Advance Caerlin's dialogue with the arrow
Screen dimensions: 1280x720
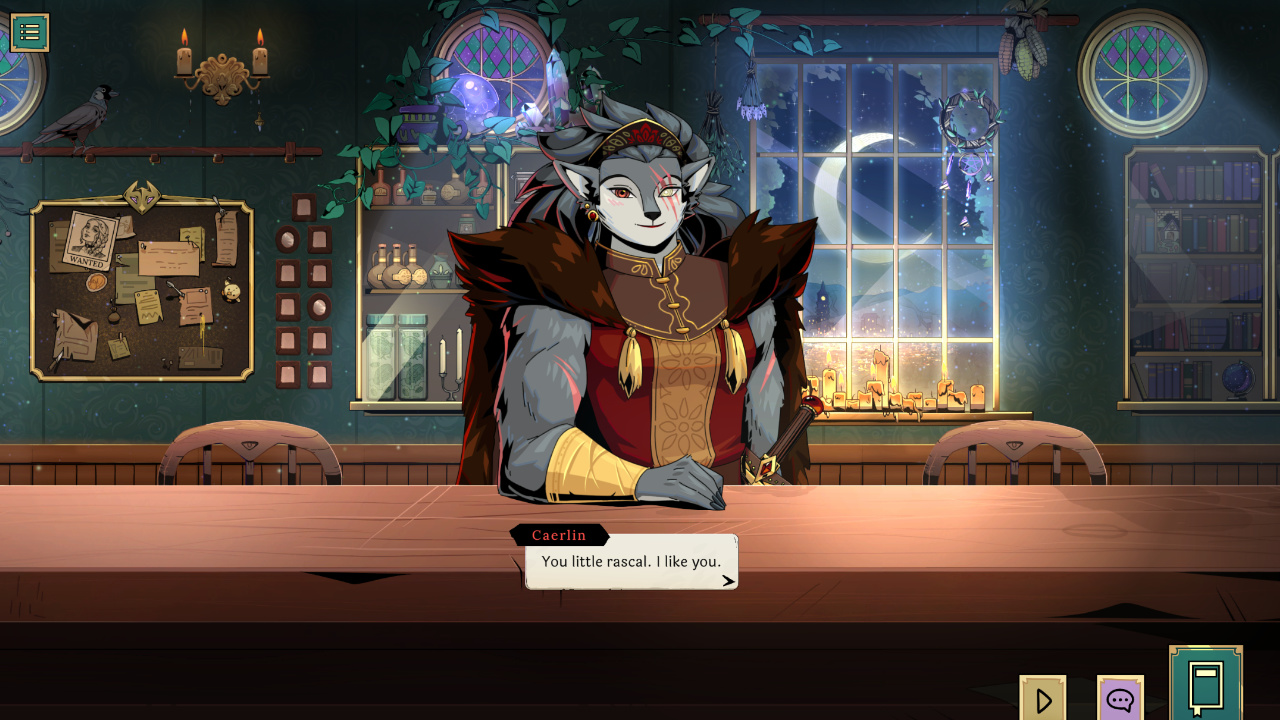click(x=728, y=580)
